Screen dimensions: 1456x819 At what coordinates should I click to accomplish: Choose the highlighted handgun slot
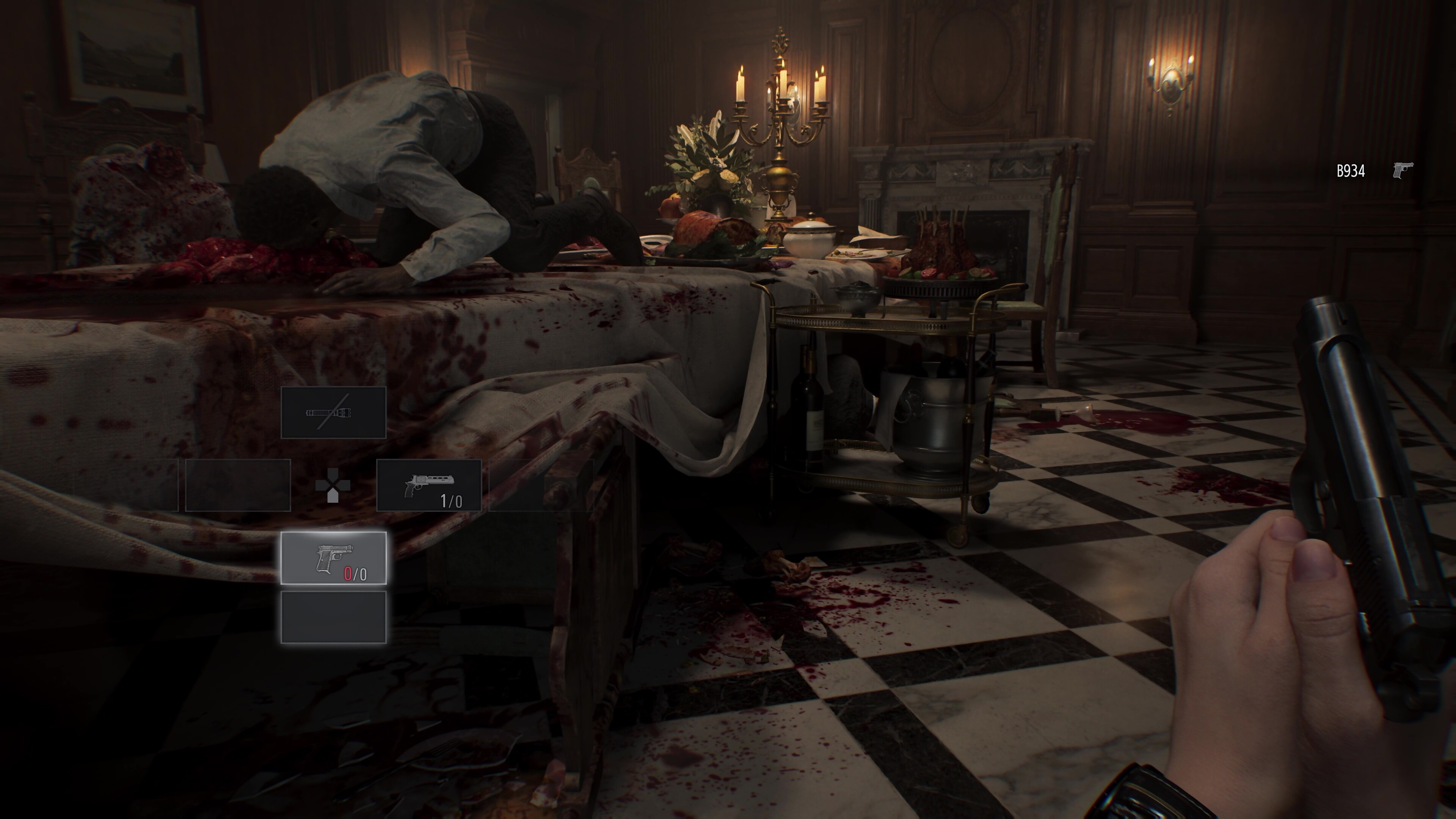[334, 558]
